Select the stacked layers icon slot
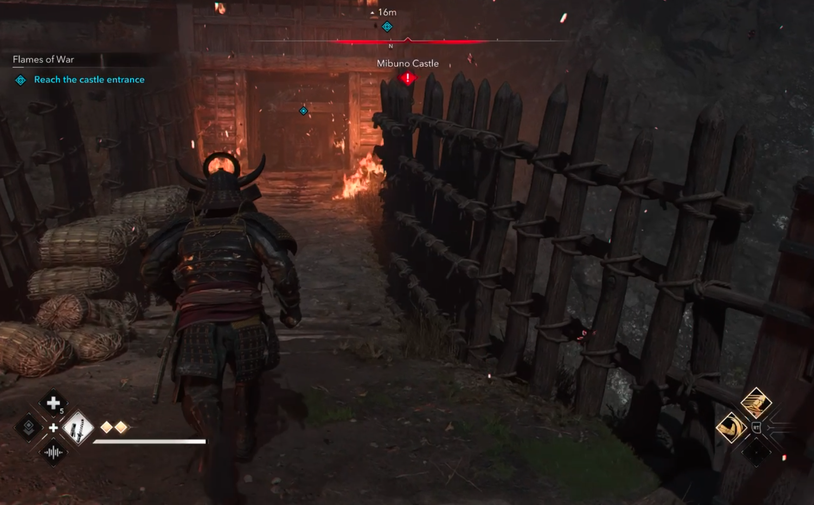814x505 pixels. 28,429
